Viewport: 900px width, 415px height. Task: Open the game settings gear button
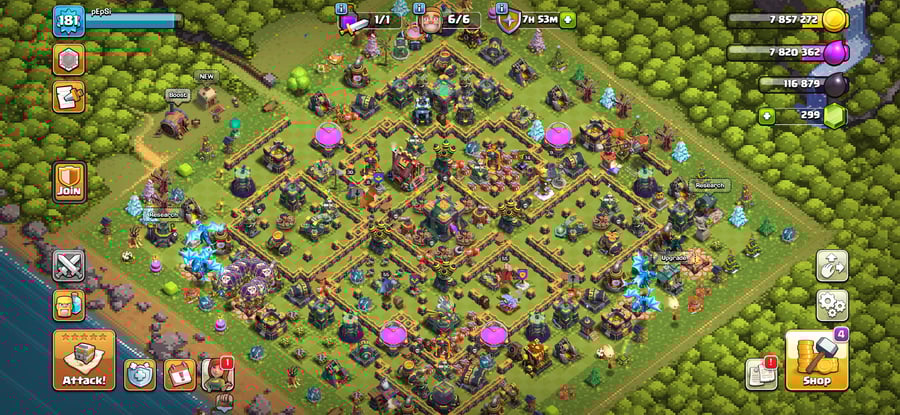click(832, 305)
